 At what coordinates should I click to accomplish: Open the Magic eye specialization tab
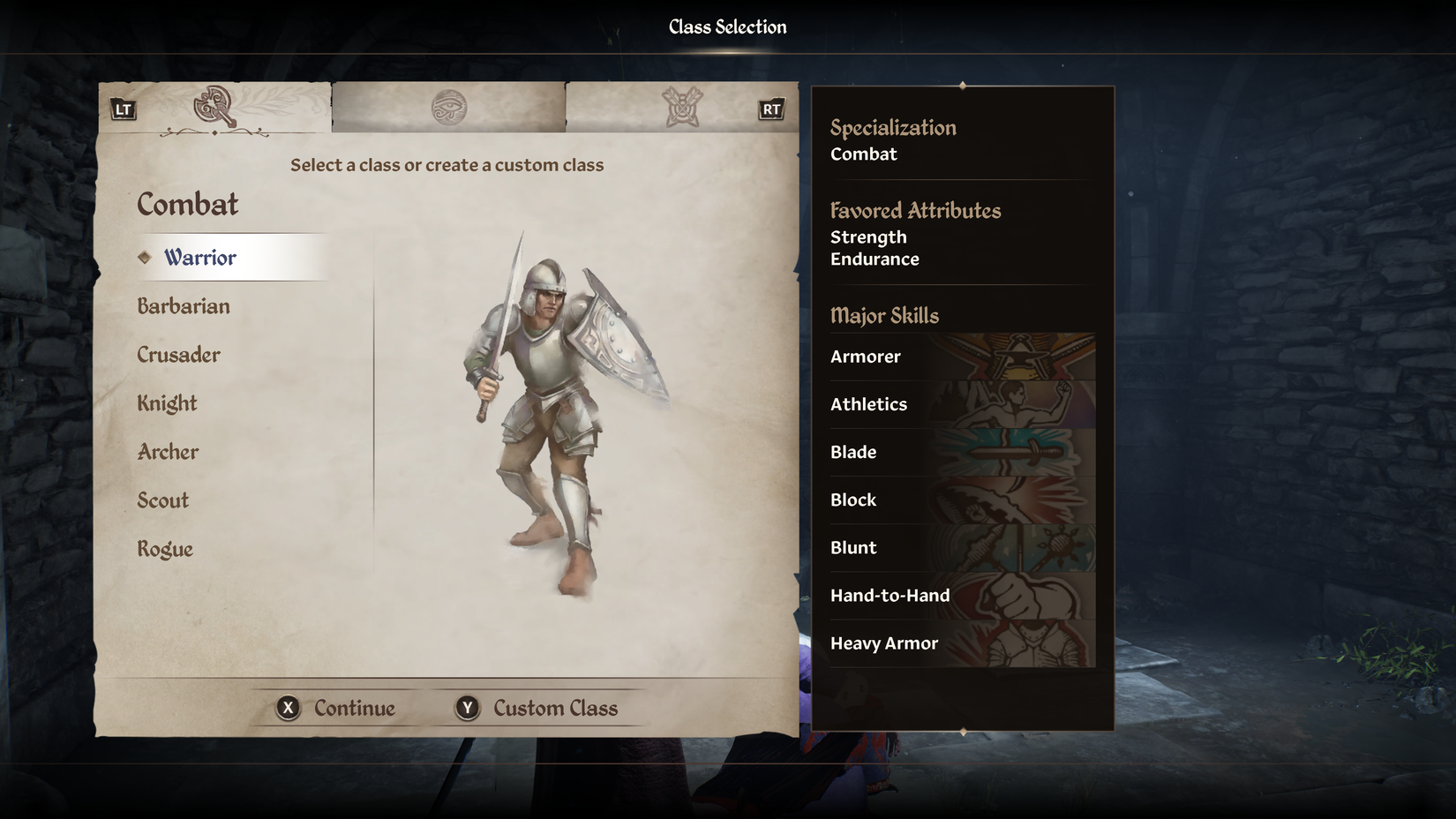click(448, 108)
